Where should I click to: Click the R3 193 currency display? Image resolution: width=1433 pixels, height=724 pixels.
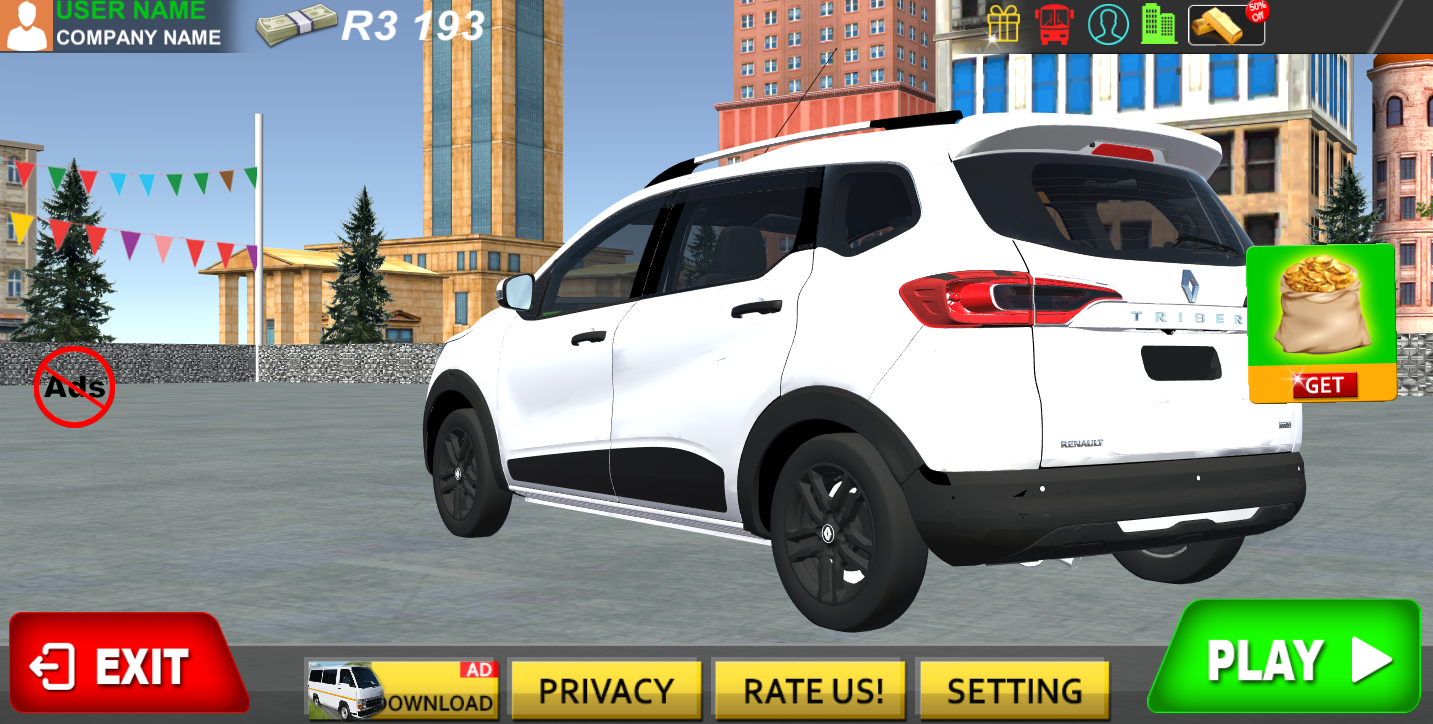411,25
